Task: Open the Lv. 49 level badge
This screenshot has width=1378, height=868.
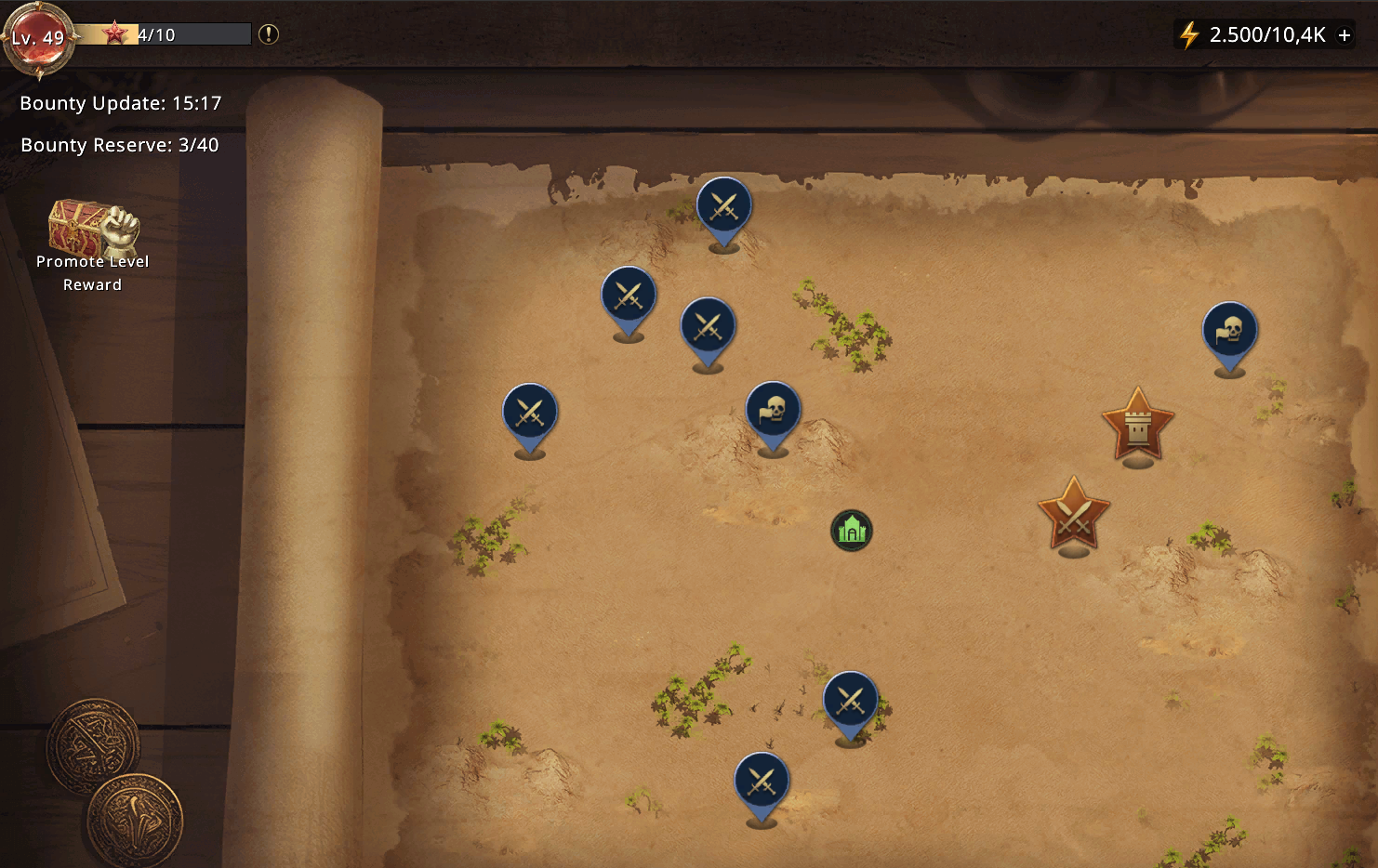Action: click(38, 38)
